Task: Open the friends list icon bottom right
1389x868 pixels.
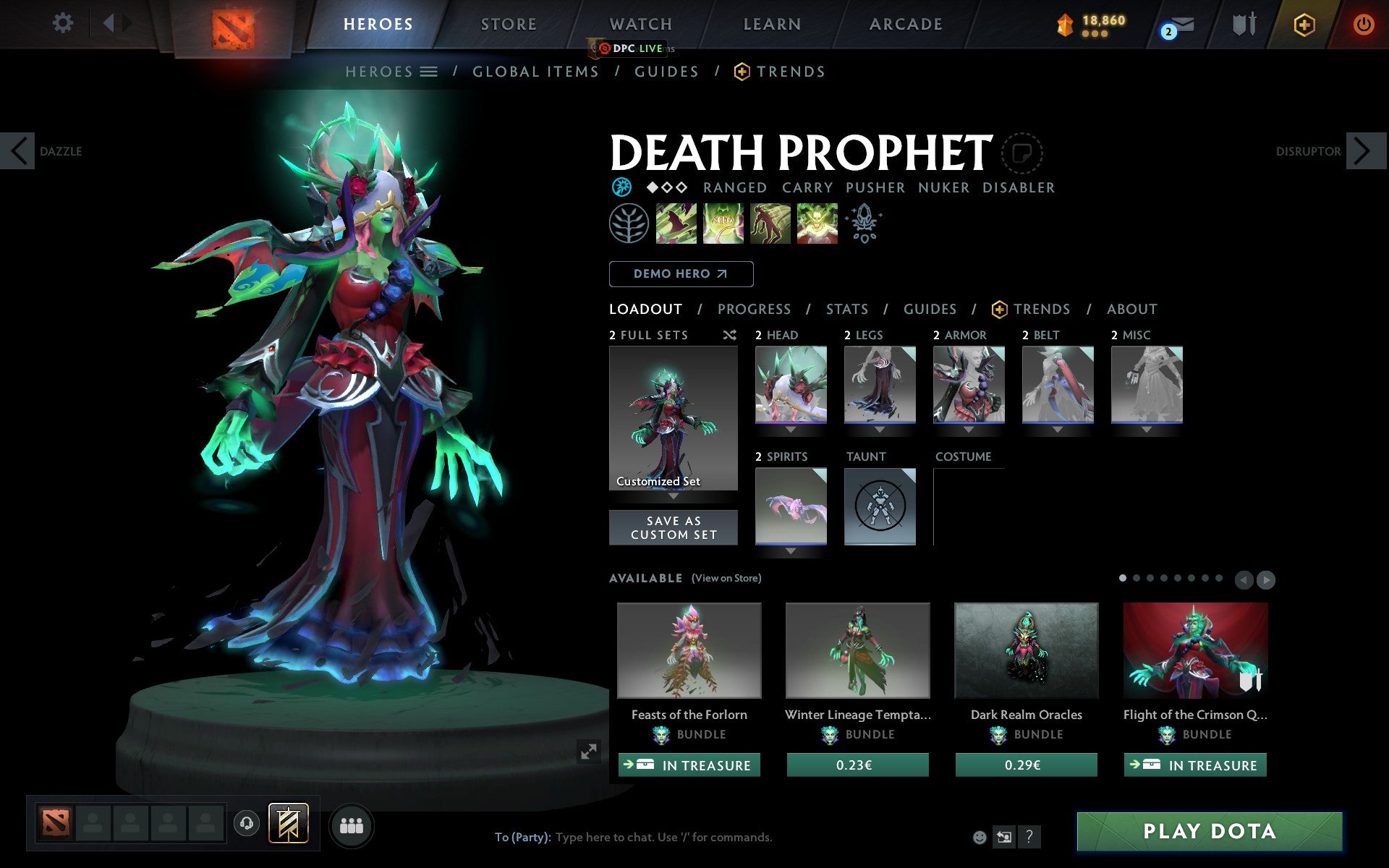Action: click(352, 825)
